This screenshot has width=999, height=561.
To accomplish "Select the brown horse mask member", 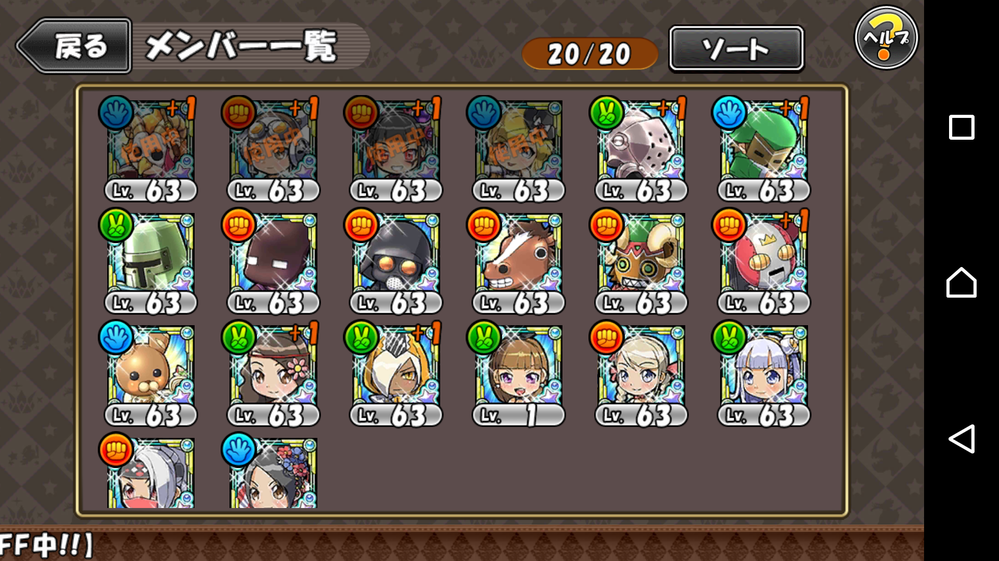I will pos(517,258).
